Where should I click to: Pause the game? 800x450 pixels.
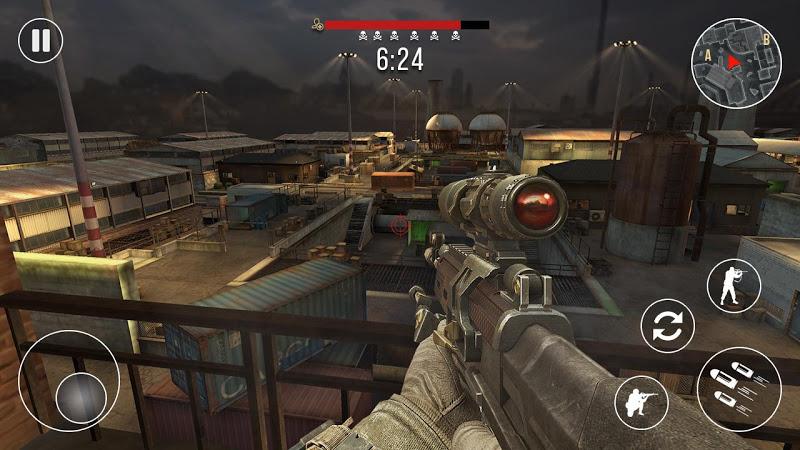pos(40,41)
